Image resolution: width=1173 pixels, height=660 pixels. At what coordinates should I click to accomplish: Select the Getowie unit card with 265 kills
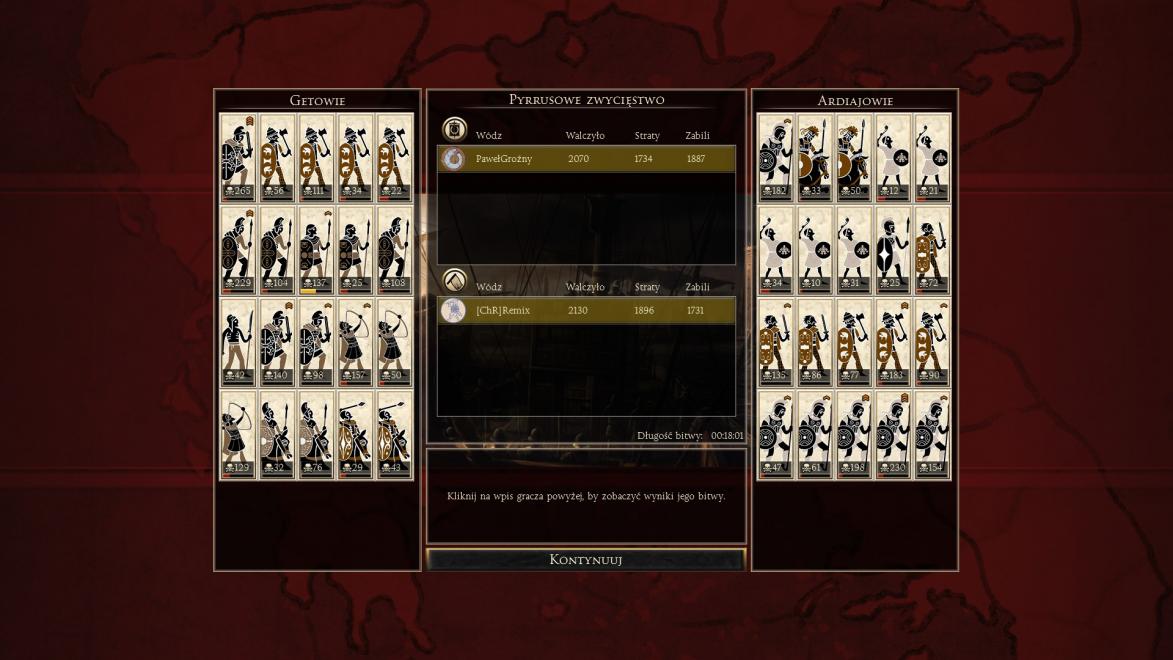[x=238, y=158]
